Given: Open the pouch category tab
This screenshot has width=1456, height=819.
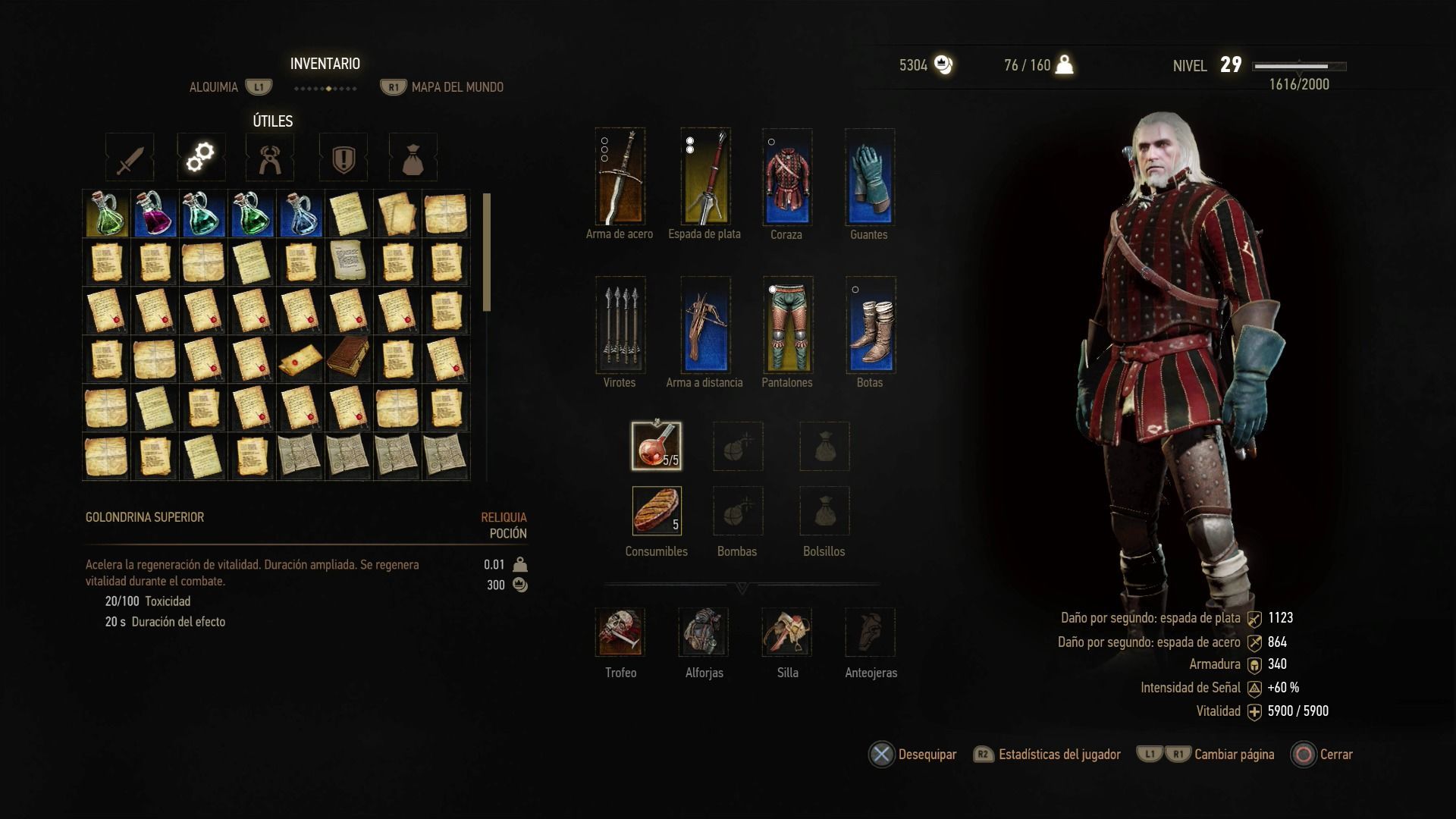Looking at the screenshot, I should pos(413,158).
